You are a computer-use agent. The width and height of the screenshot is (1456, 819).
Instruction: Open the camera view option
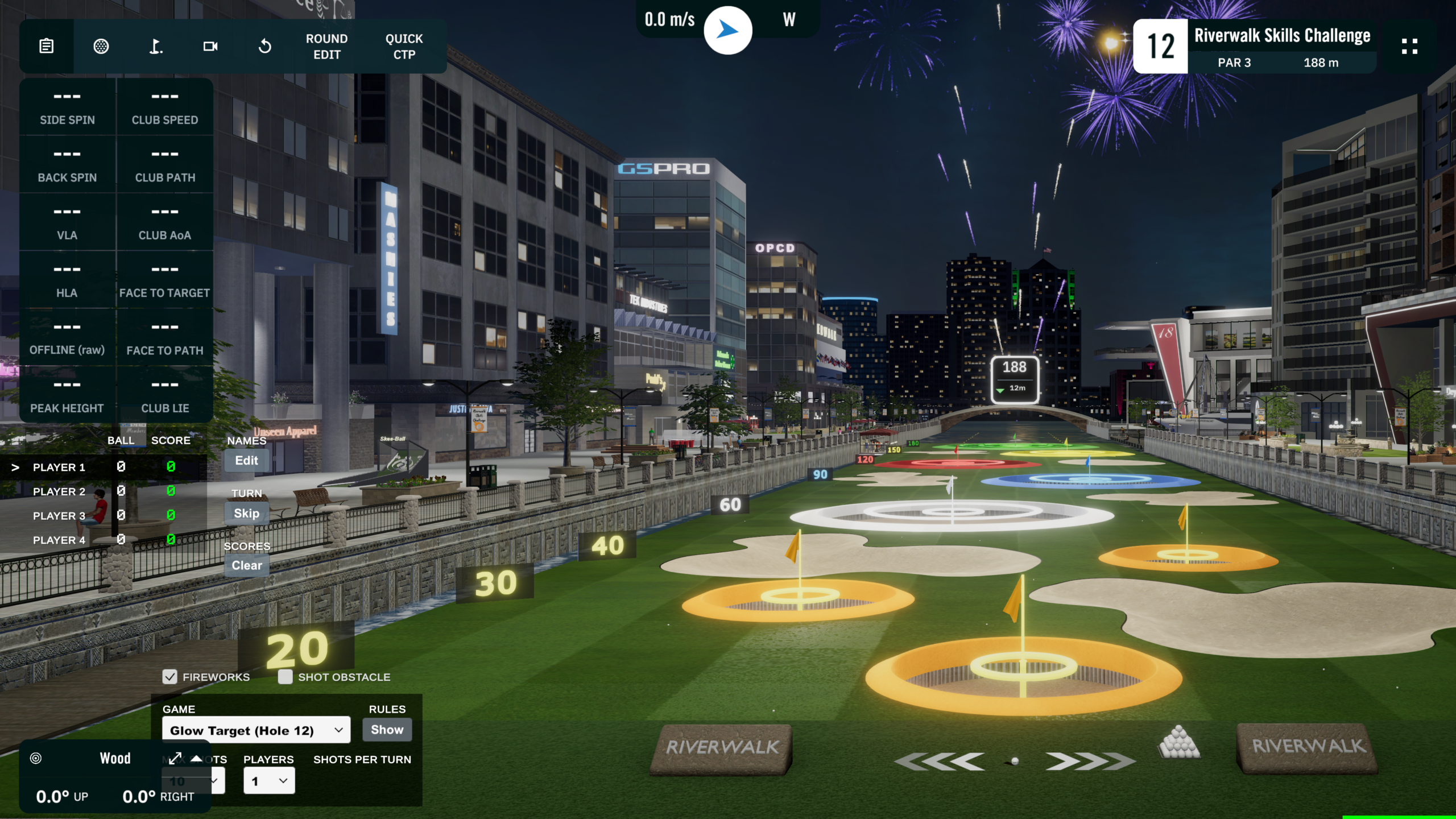click(210, 46)
